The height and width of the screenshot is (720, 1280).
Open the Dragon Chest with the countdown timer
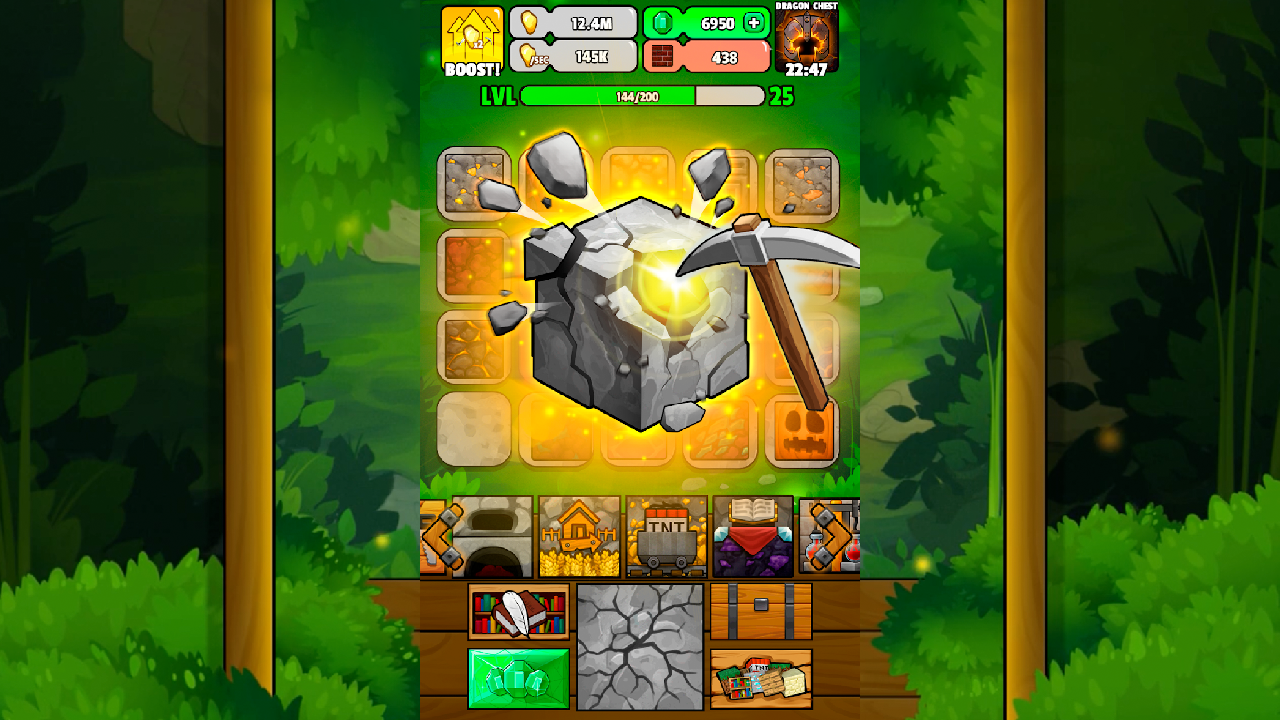tap(809, 40)
